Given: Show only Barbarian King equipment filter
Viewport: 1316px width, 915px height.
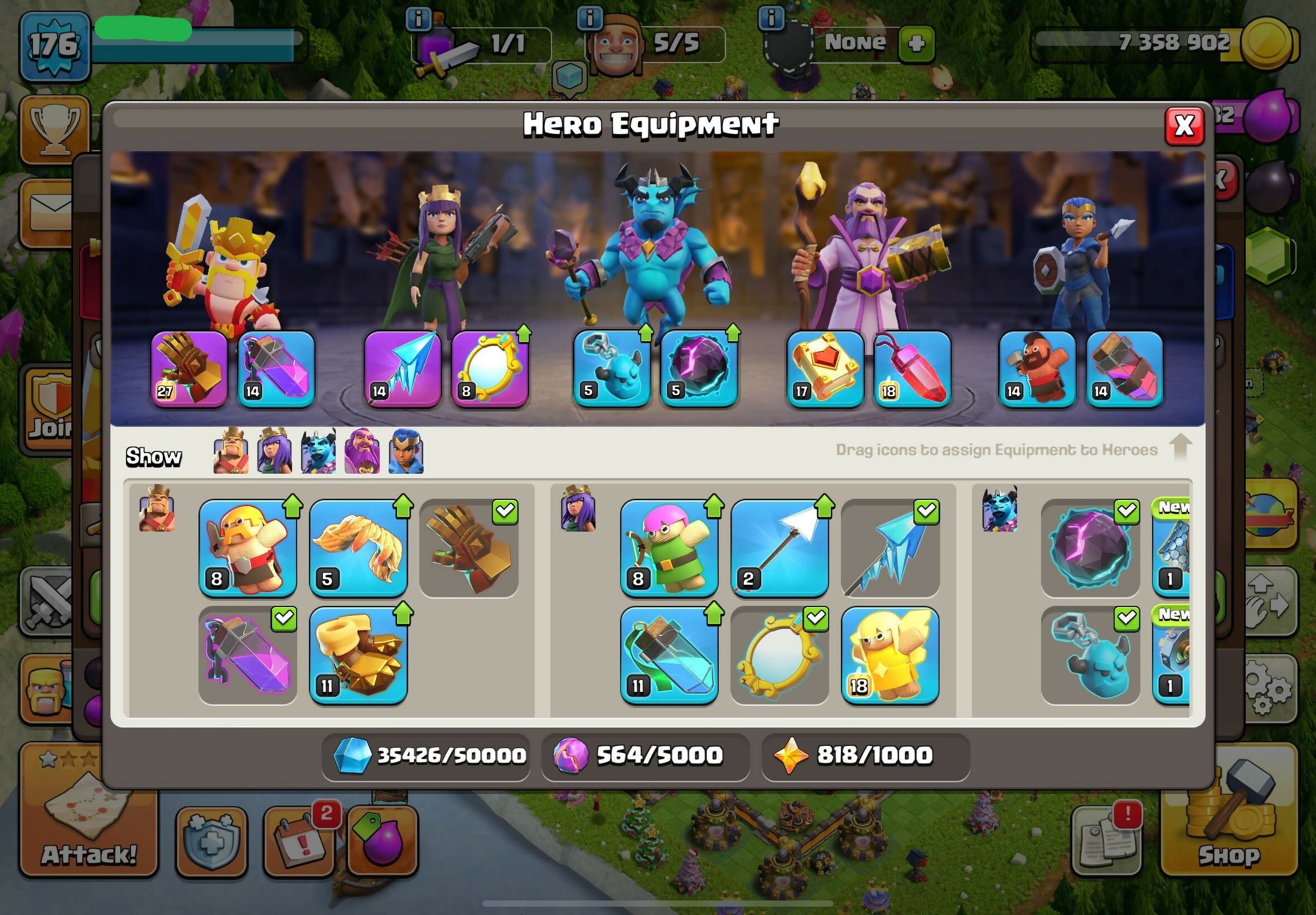Looking at the screenshot, I should [x=231, y=451].
